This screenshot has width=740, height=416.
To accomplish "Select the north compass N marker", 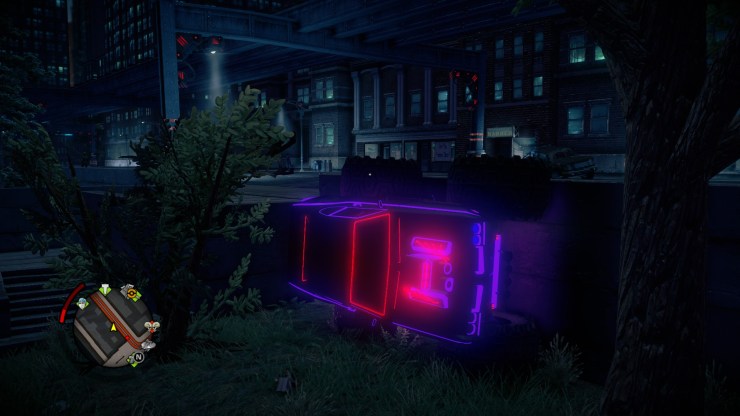I will (139, 357).
